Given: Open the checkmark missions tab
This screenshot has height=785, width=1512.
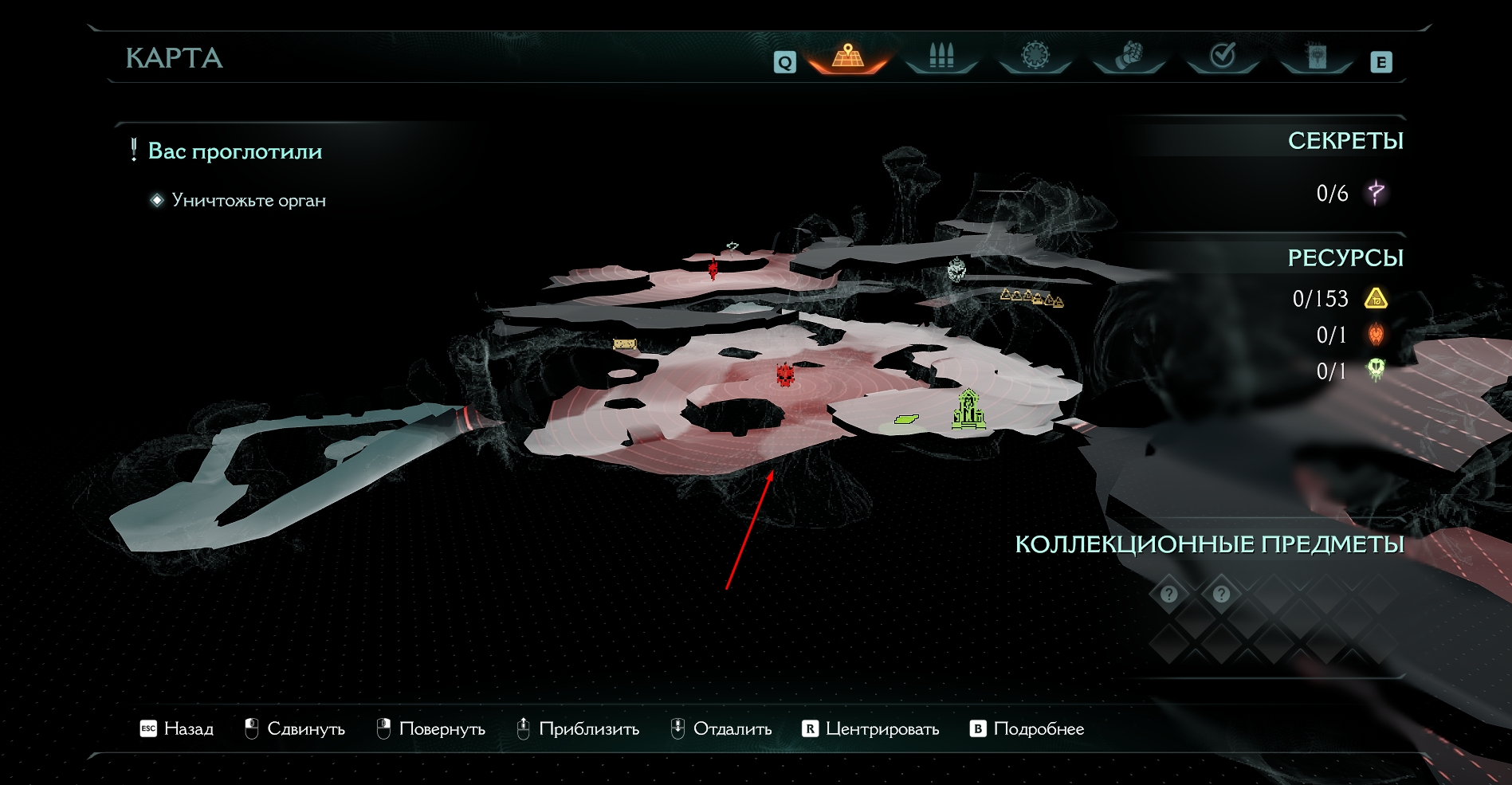Looking at the screenshot, I should (1223, 57).
